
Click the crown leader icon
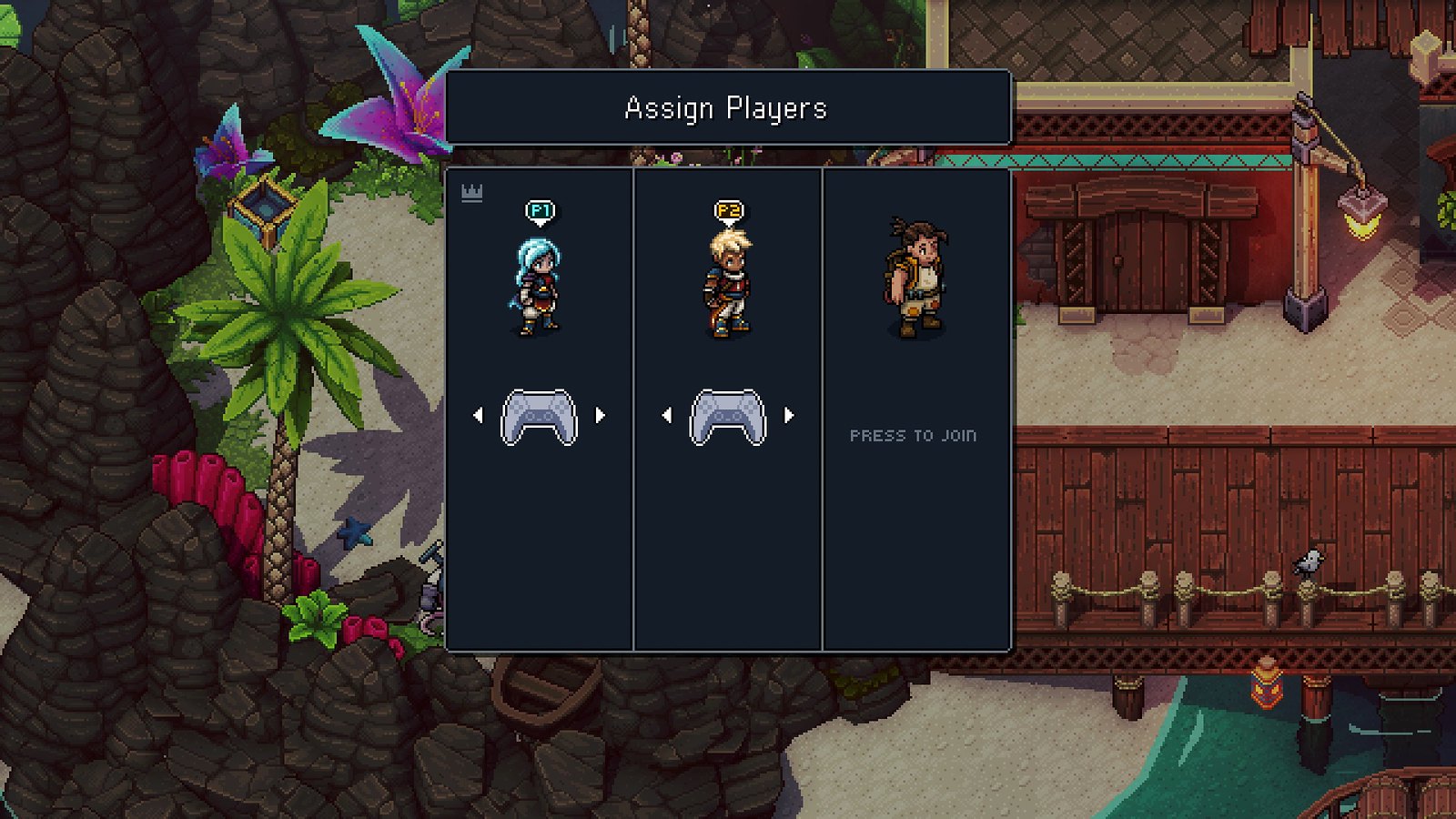click(471, 192)
